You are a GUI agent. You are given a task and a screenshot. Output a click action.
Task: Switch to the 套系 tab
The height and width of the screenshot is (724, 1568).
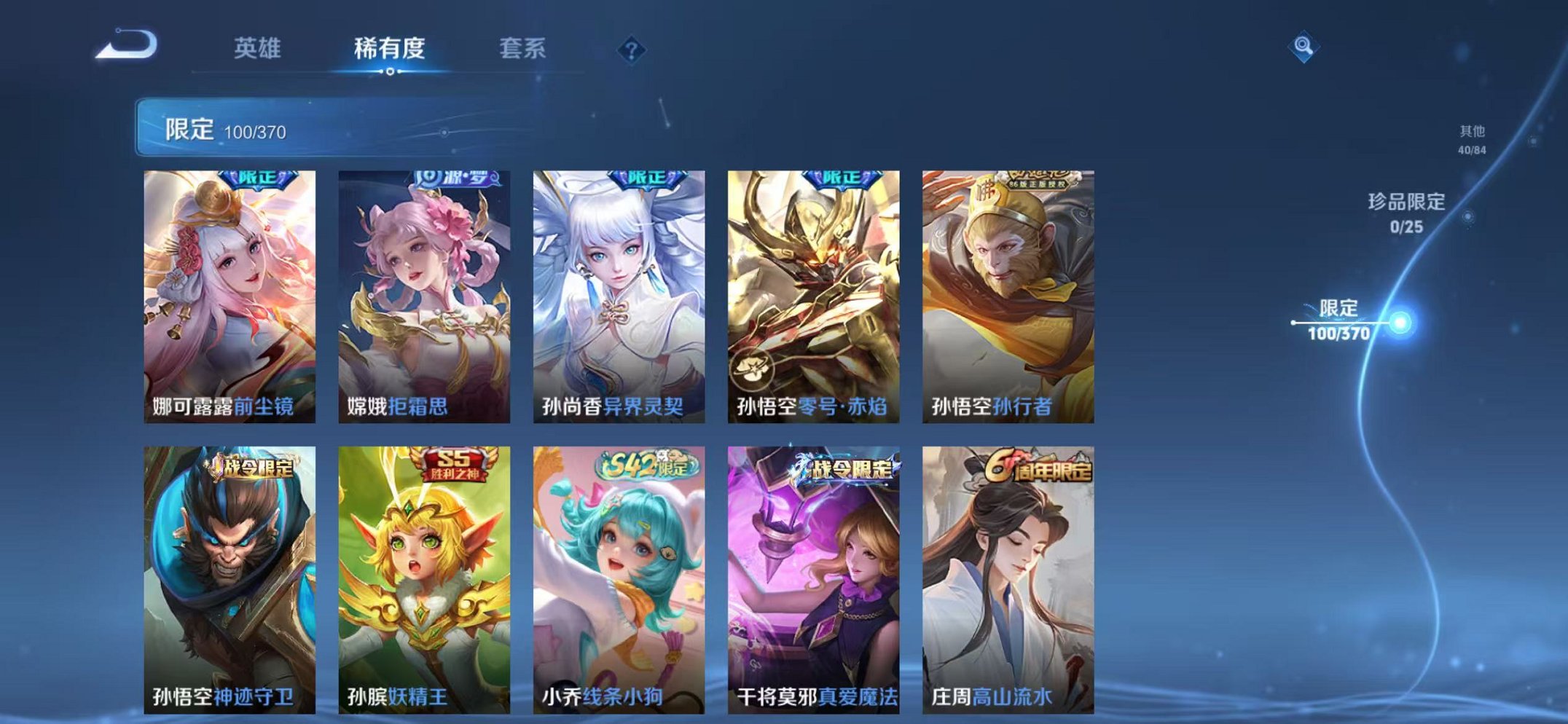tap(523, 50)
